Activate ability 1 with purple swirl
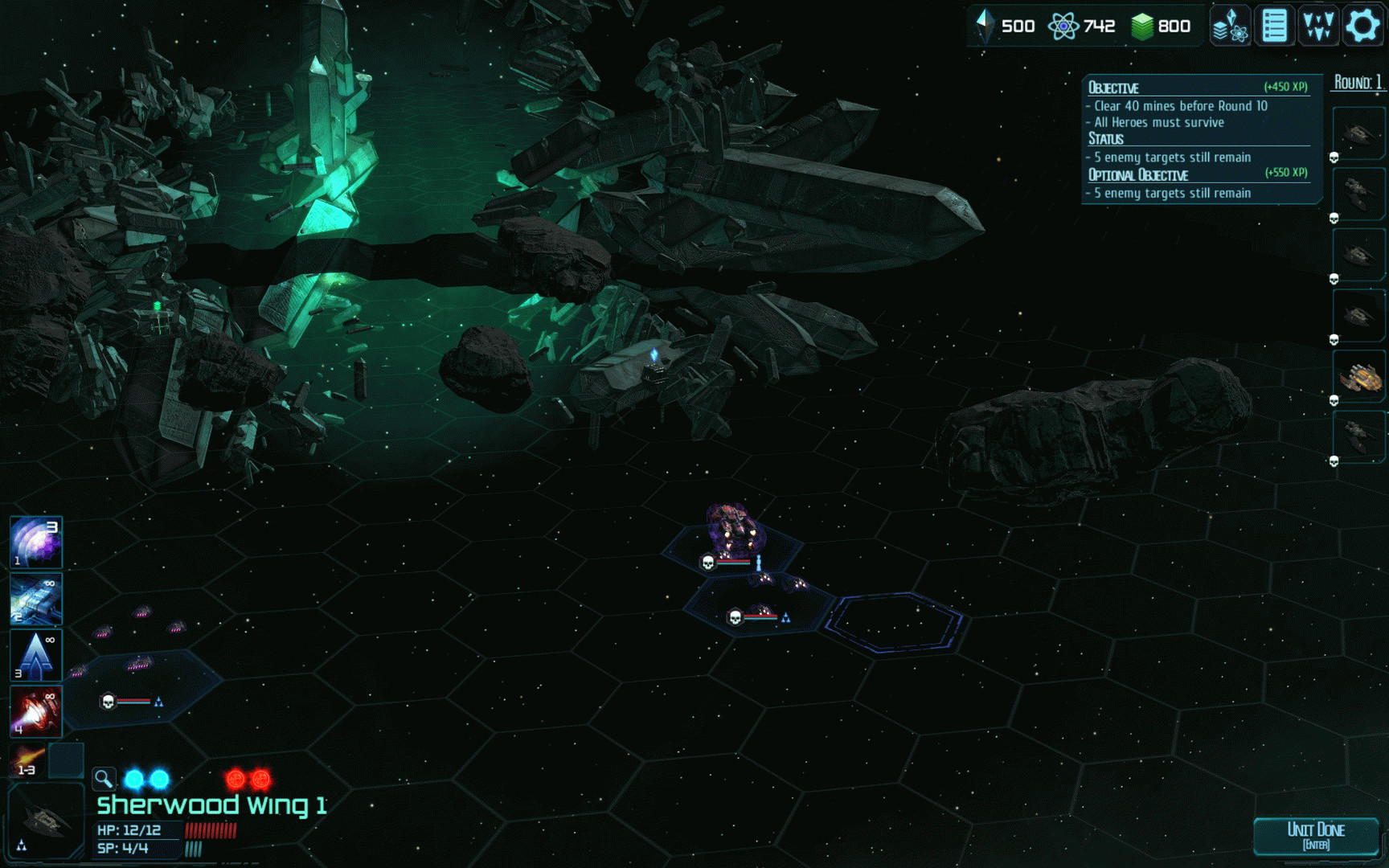Screen dimensions: 1389x868 35,542
